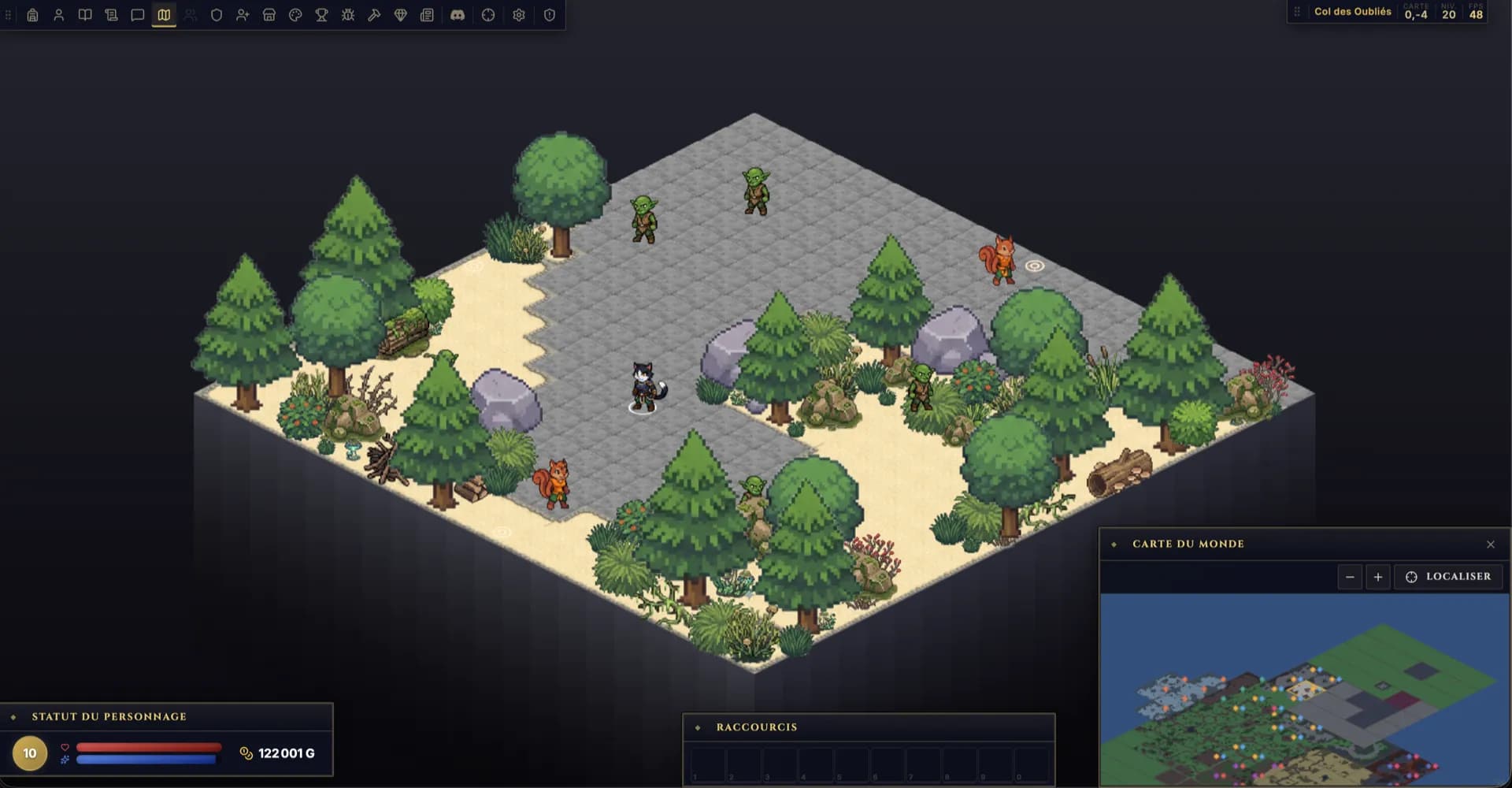
Task: Open the chat bubble icon
Action: pos(138,15)
